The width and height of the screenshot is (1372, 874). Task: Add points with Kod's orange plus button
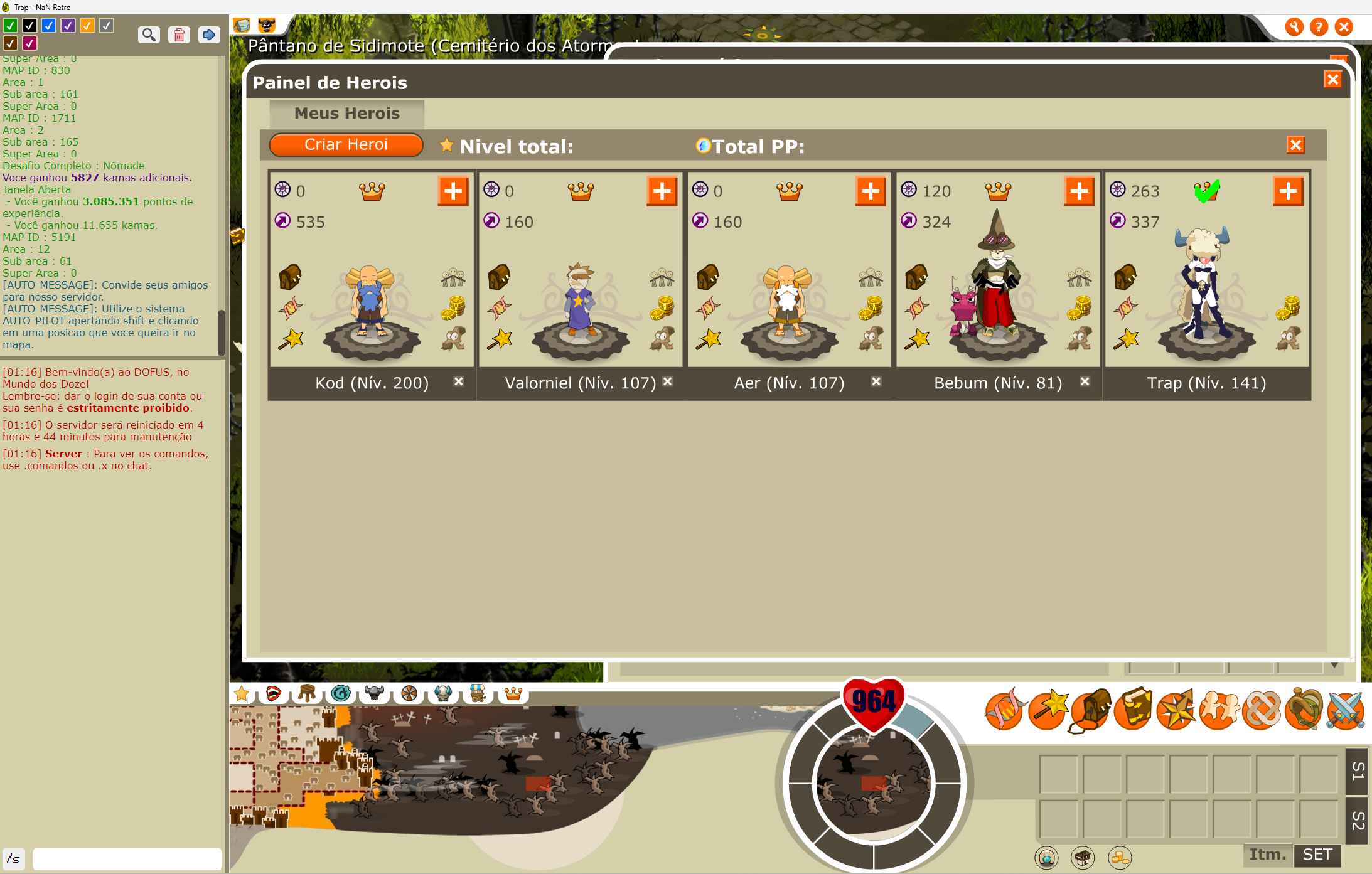(x=453, y=191)
